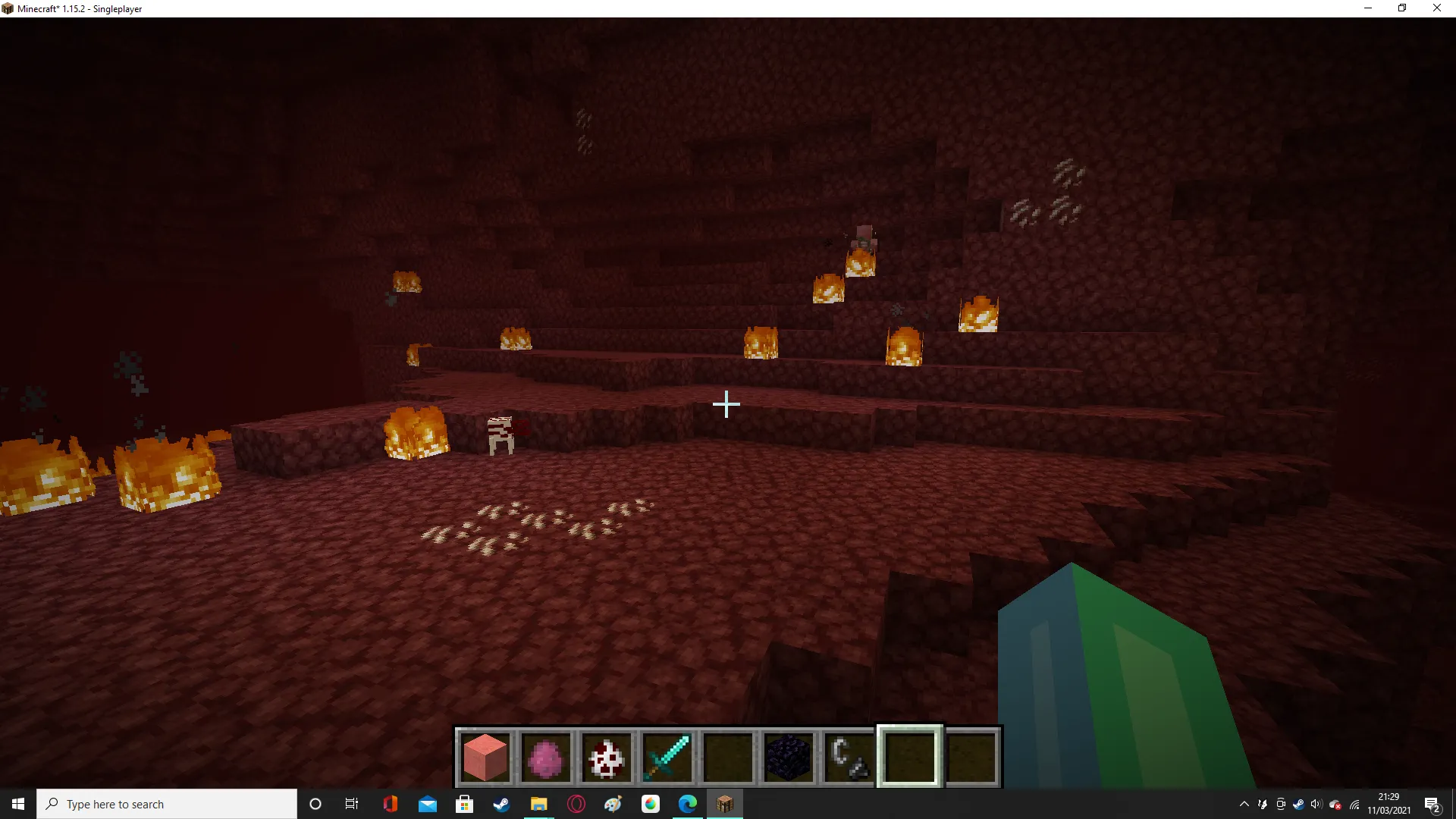Open Paint 3D from the taskbar
Screen dimensions: 1456x819
(x=614, y=804)
